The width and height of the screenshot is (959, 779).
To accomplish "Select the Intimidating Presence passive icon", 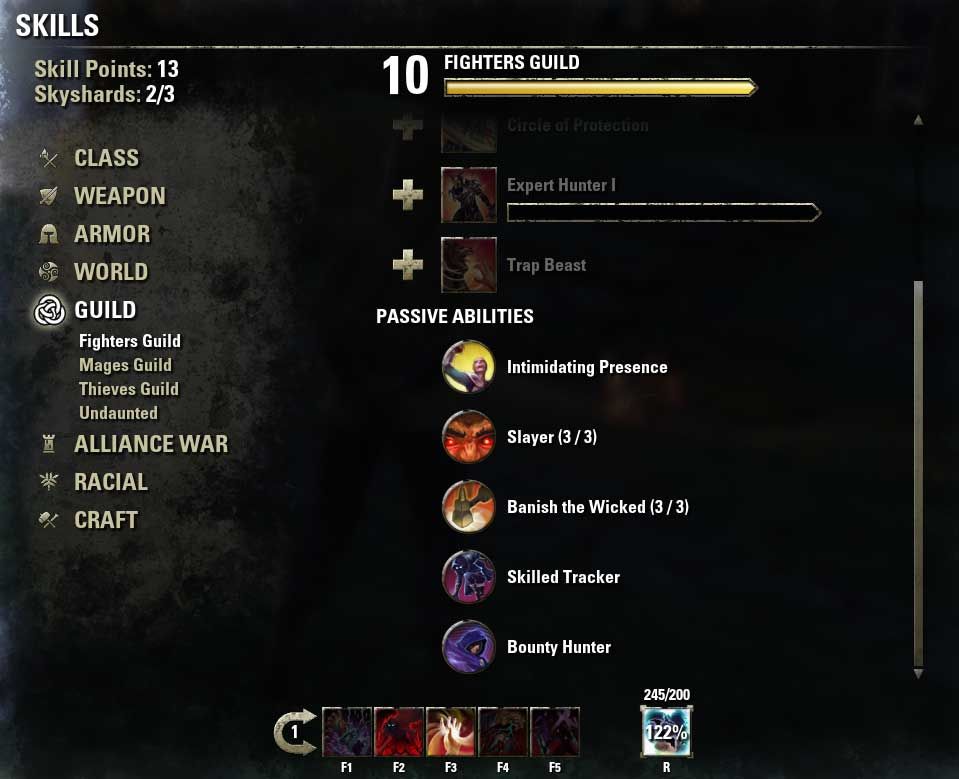I will point(468,367).
